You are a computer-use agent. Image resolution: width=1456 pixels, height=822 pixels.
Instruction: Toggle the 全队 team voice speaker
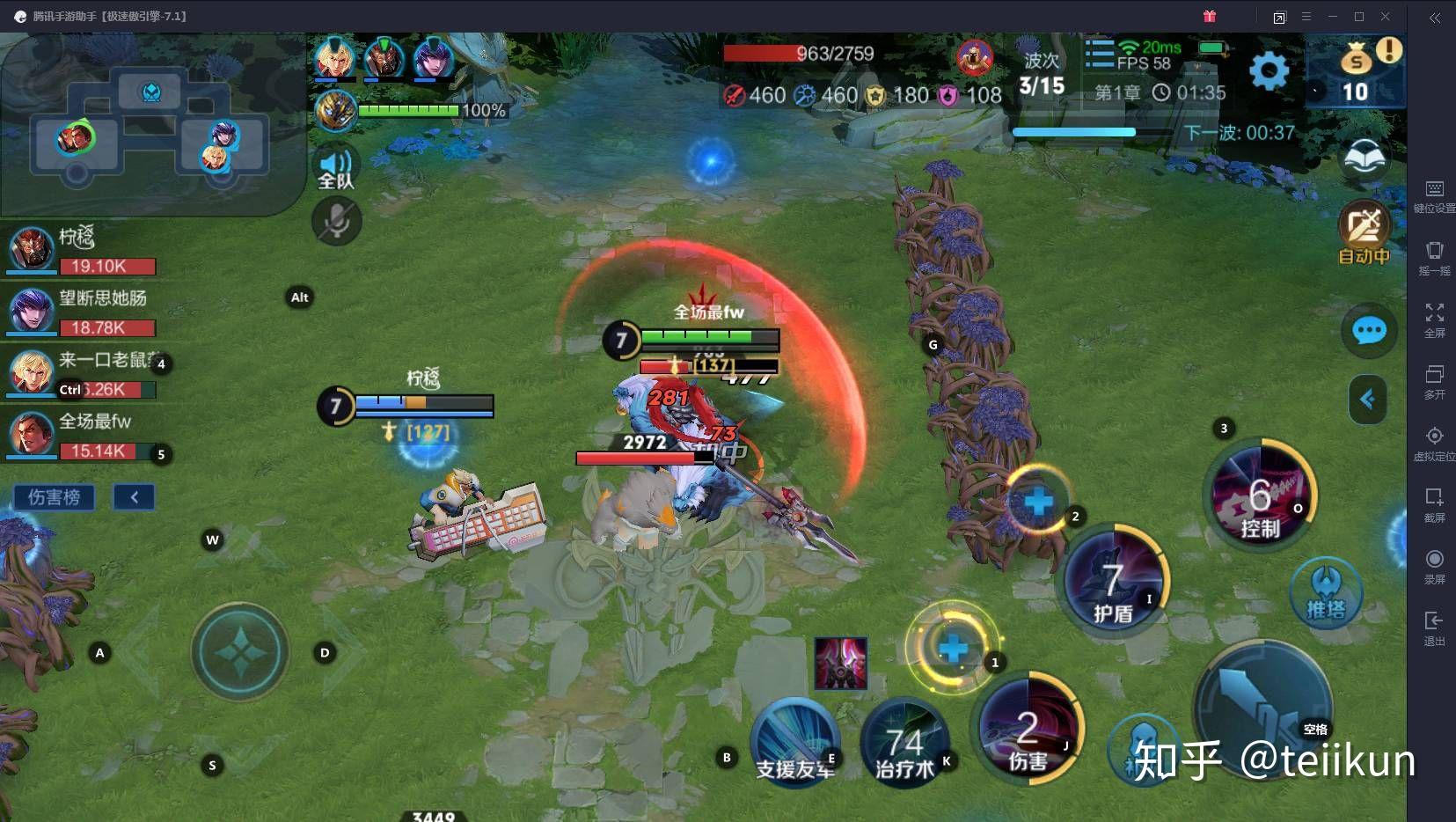[336, 168]
